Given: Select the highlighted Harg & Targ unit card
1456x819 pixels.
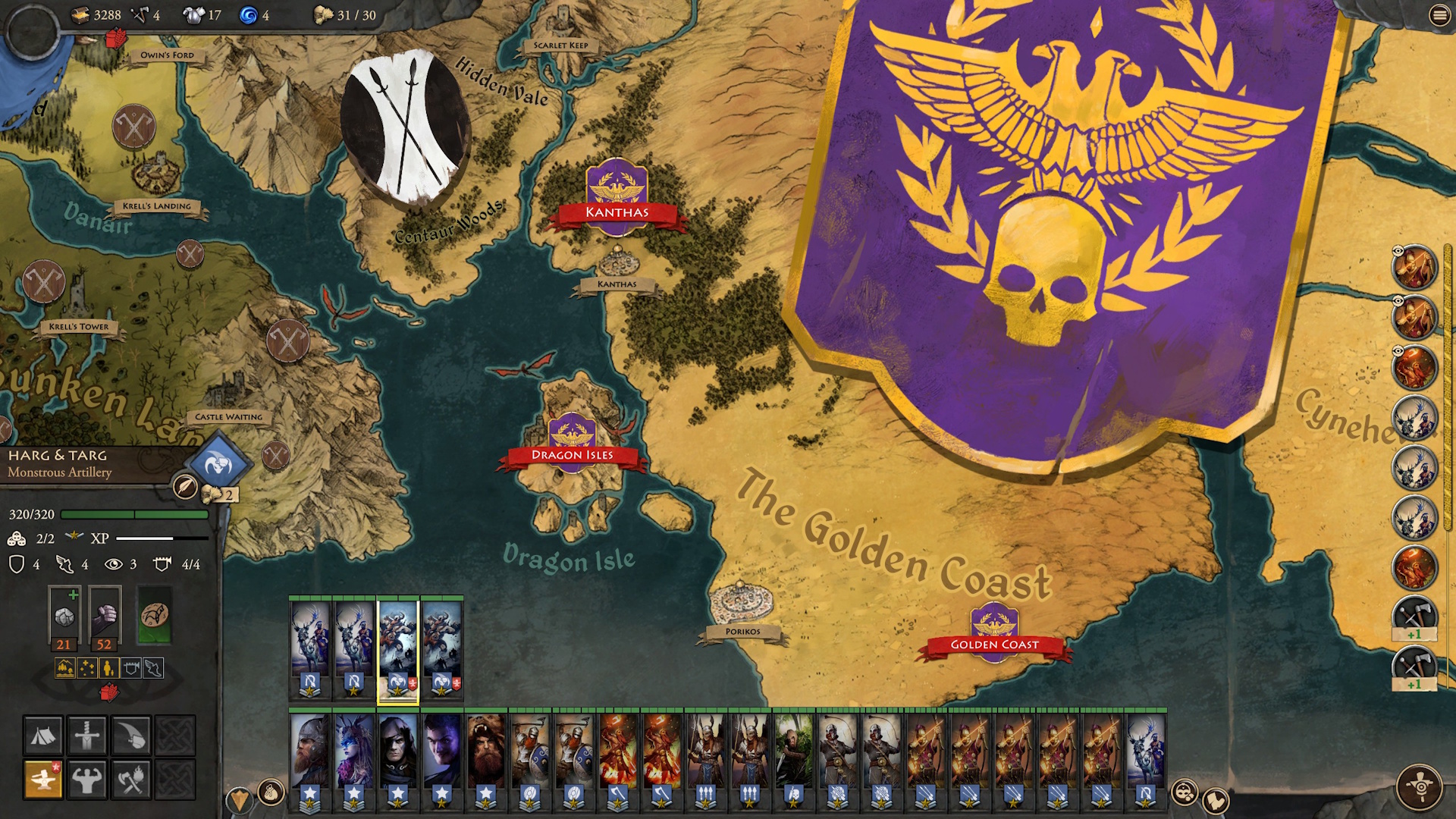Looking at the screenshot, I should pos(397,649).
